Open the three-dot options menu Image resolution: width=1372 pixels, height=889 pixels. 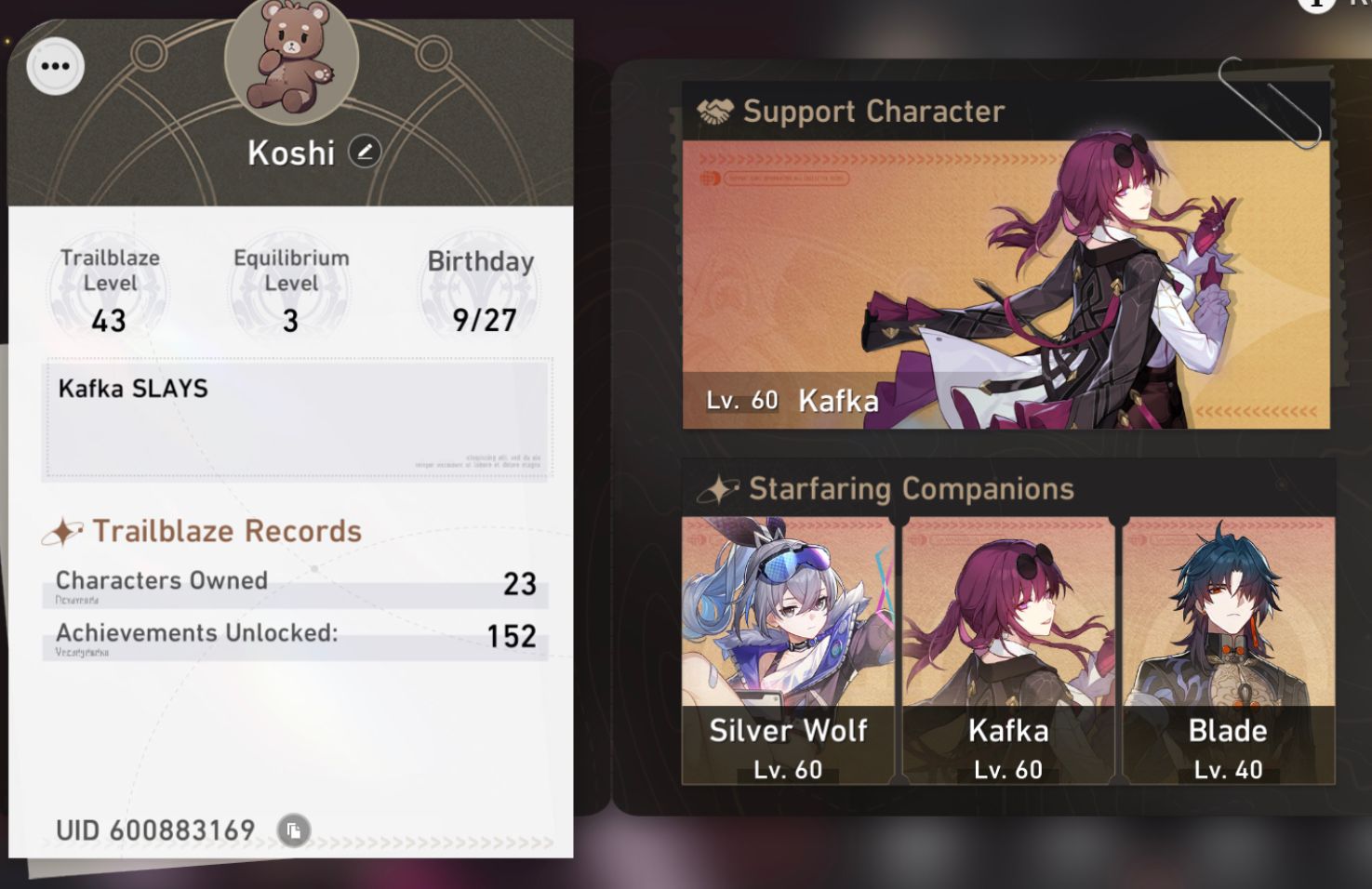pyautogui.click(x=54, y=66)
